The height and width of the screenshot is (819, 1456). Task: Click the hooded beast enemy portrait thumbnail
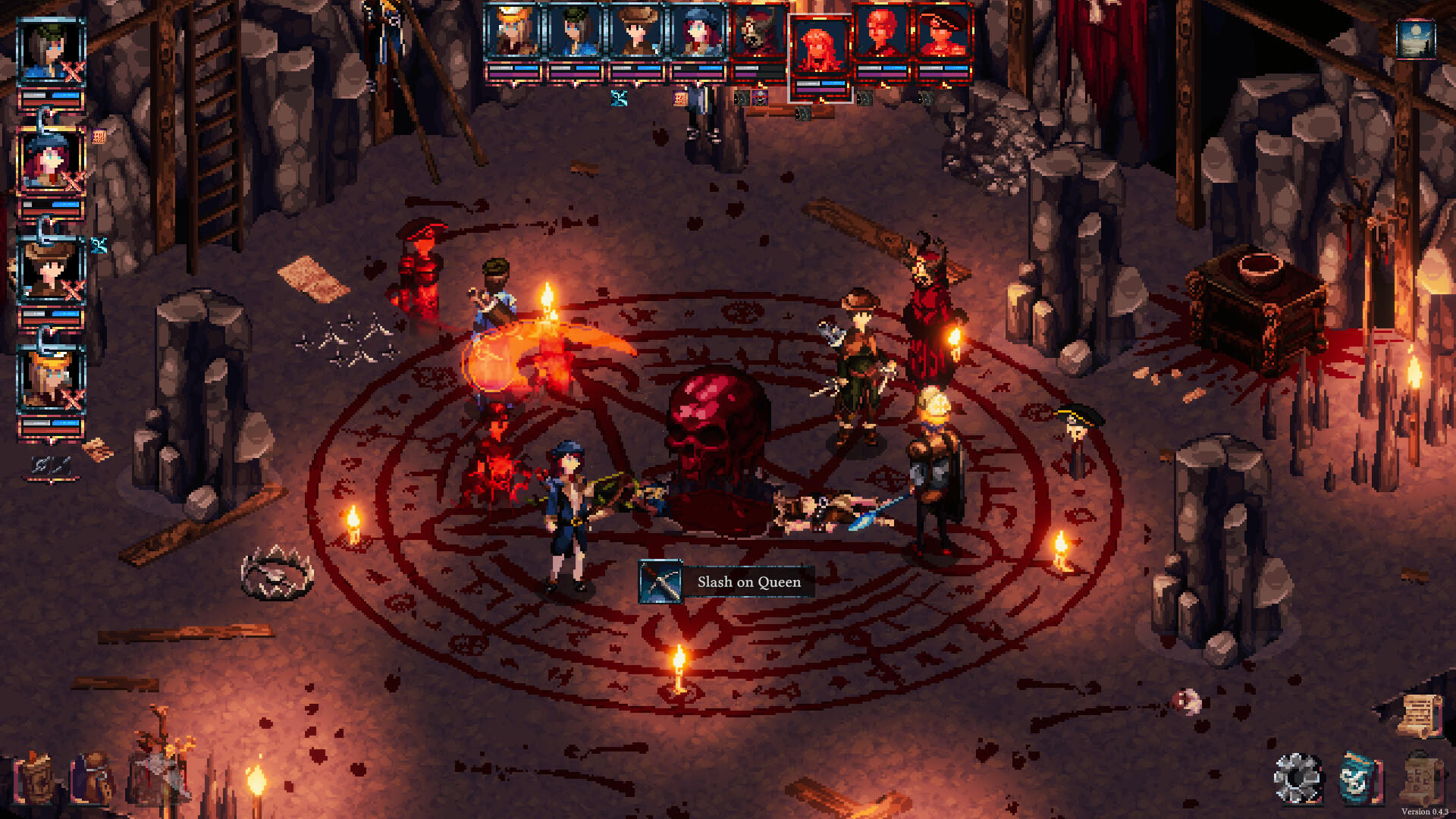pos(757,34)
